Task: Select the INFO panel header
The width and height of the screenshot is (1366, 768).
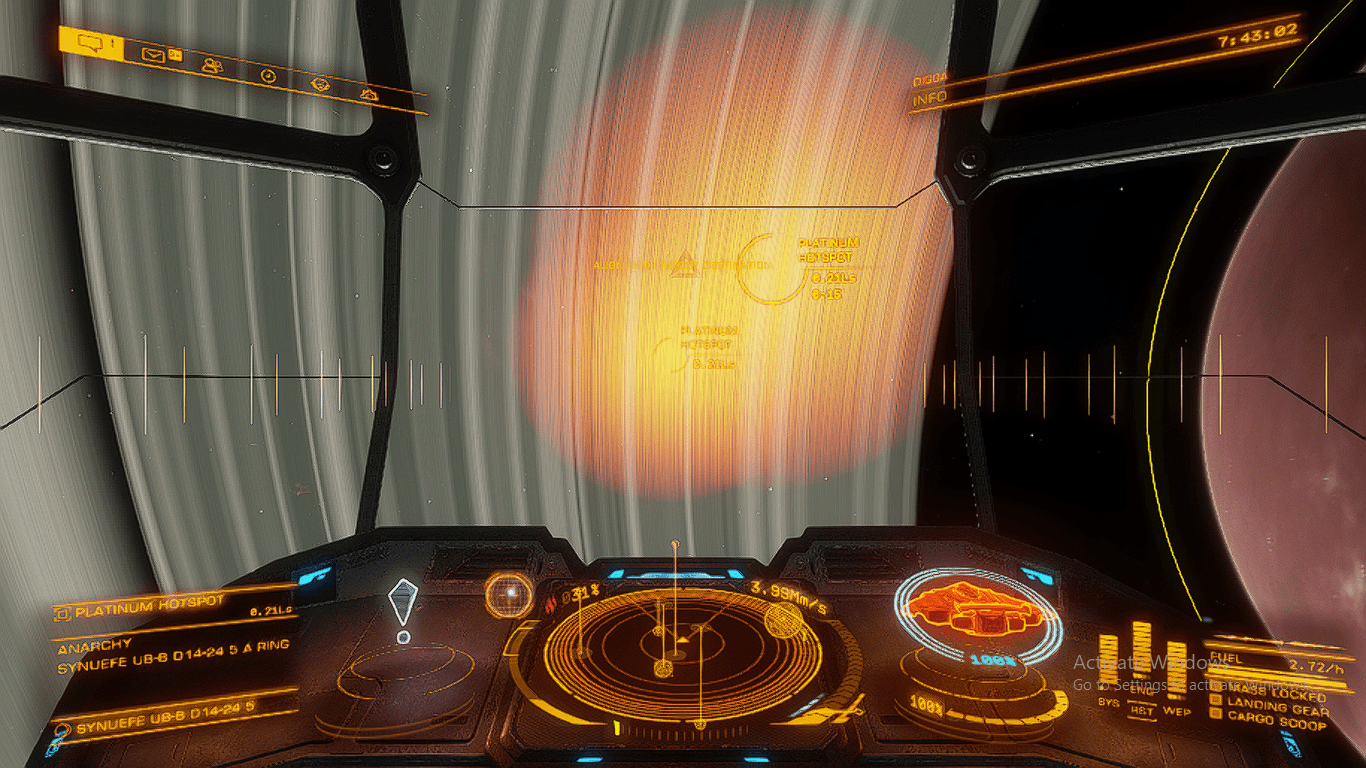Action: (x=930, y=99)
